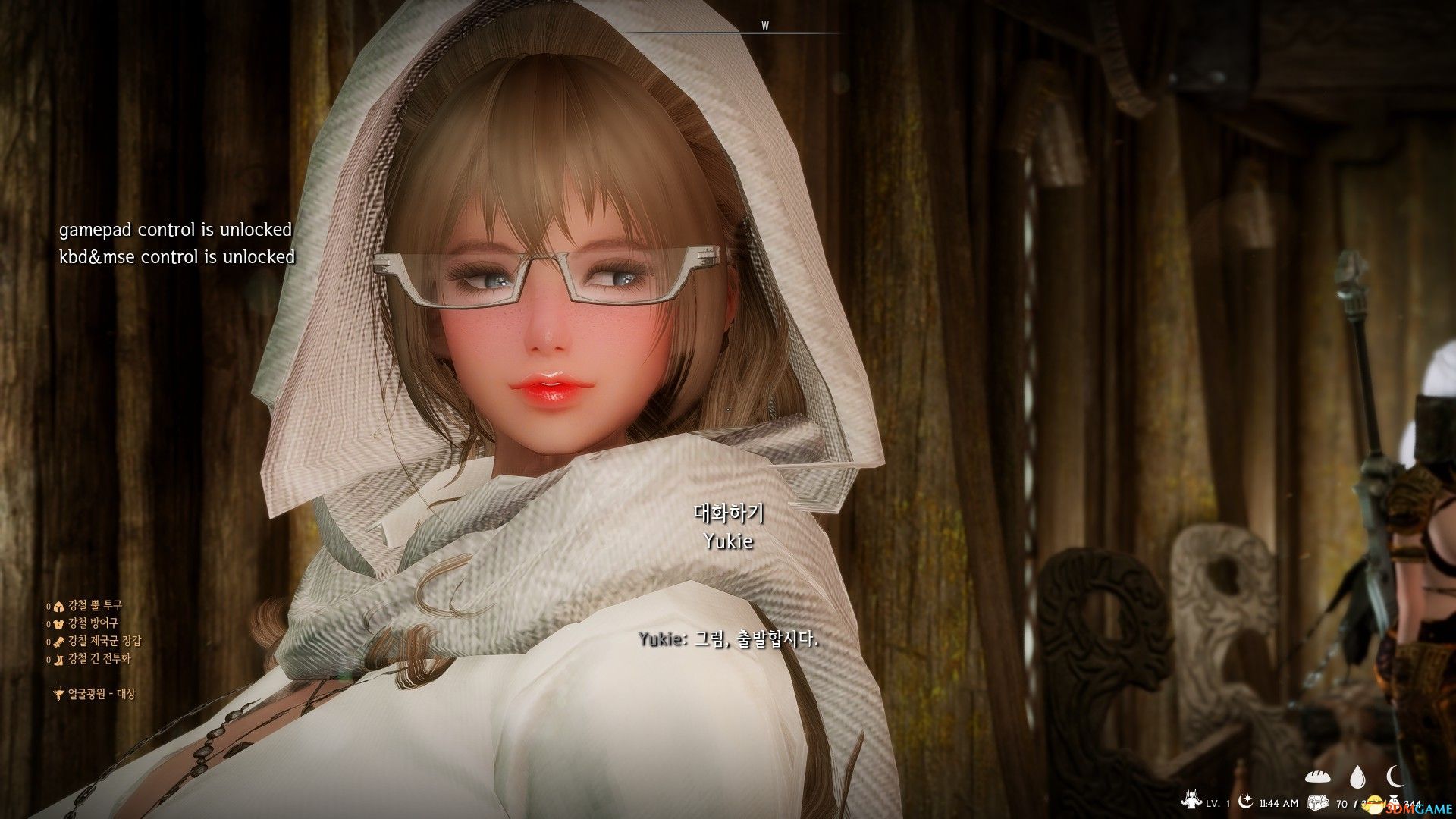This screenshot has width=1456, height=819.
Task: Click the gold pouch icon showing 344
Action: (1393, 800)
